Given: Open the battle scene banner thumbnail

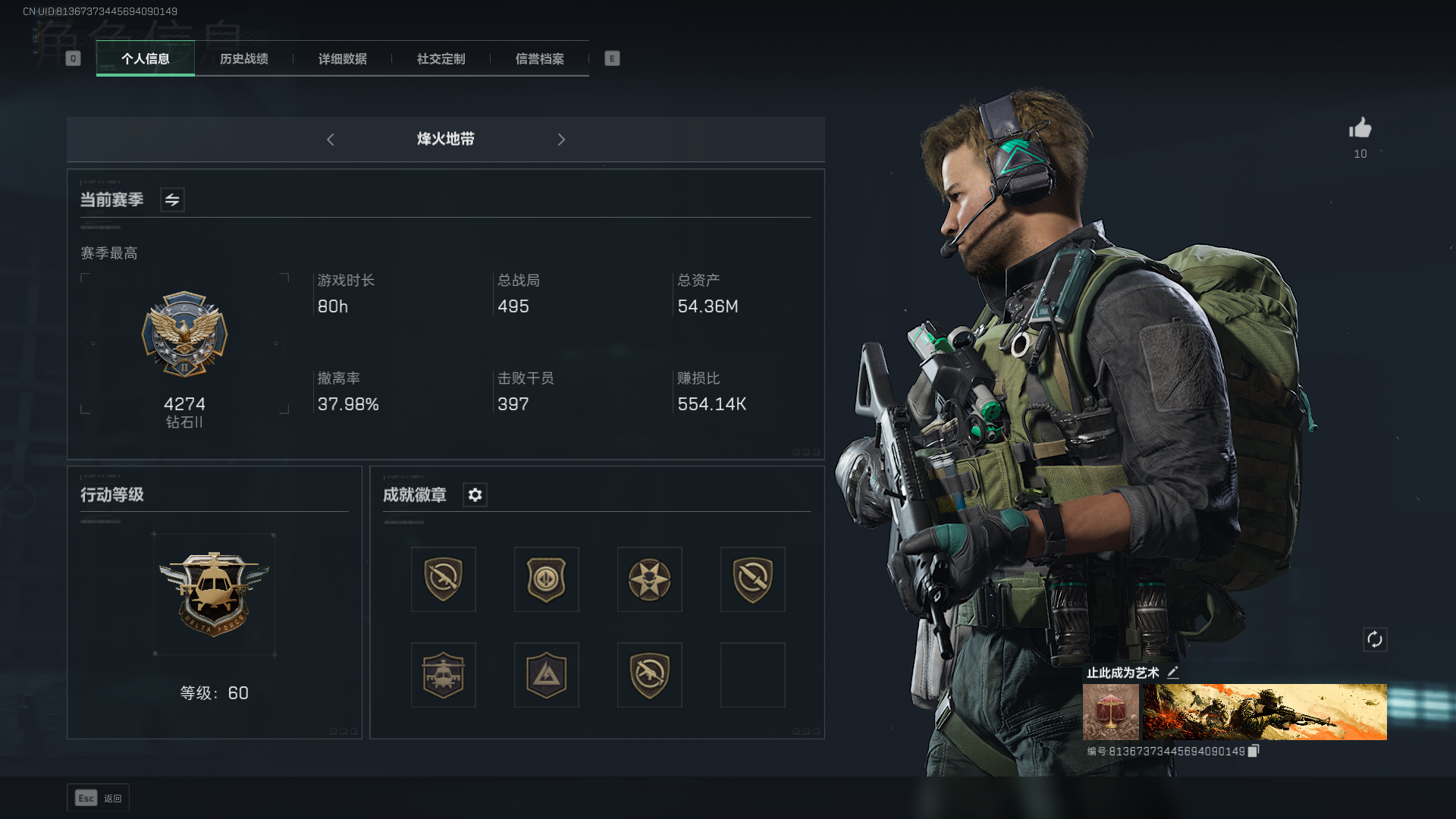Looking at the screenshot, I should coord(1265,712).
